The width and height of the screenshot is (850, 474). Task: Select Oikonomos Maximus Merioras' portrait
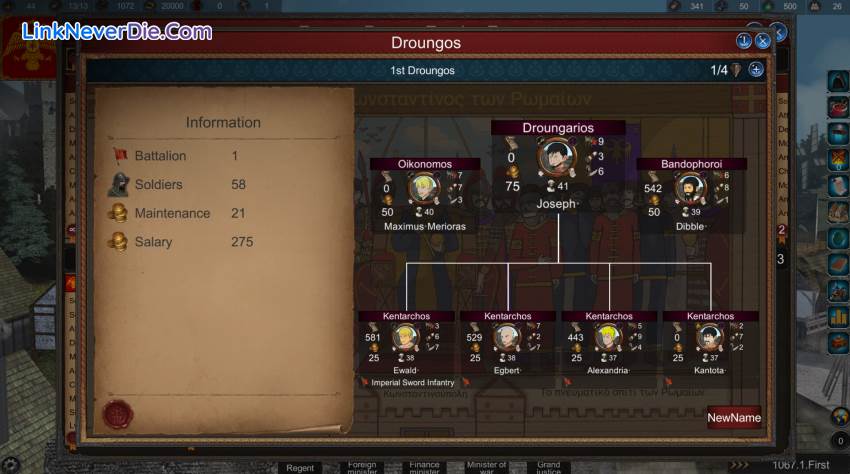(424, 188)
